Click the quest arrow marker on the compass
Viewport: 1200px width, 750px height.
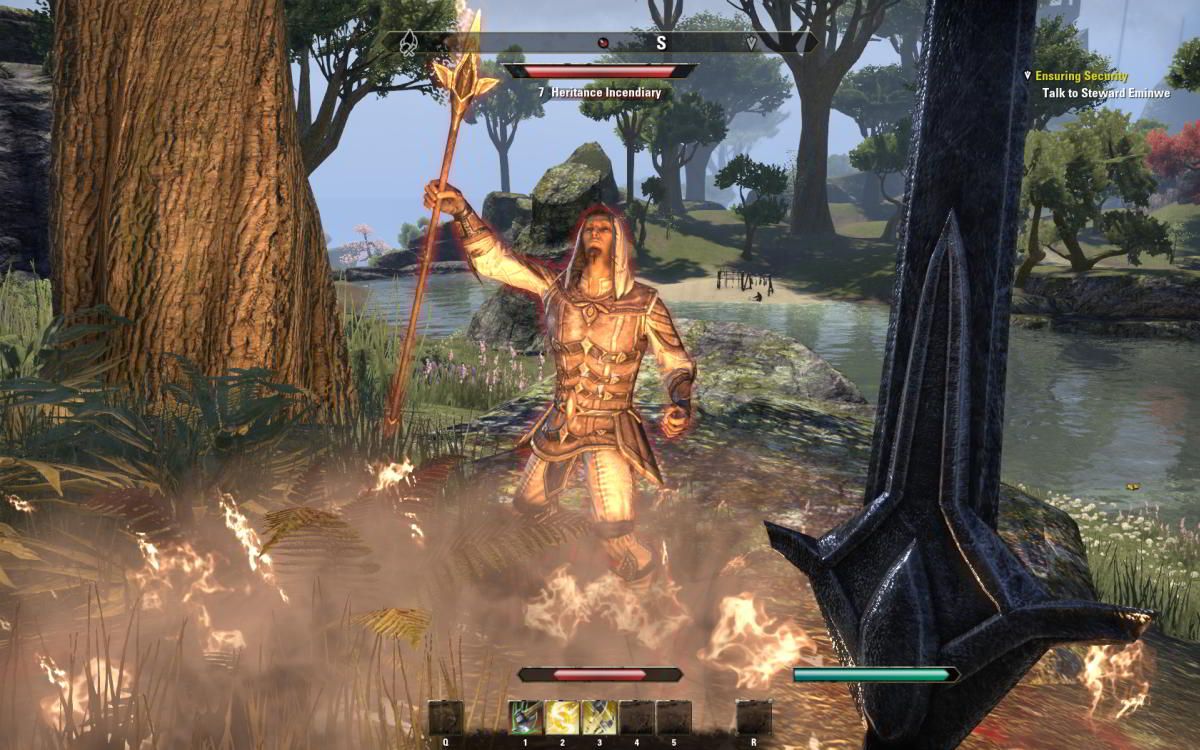[751, 43]
